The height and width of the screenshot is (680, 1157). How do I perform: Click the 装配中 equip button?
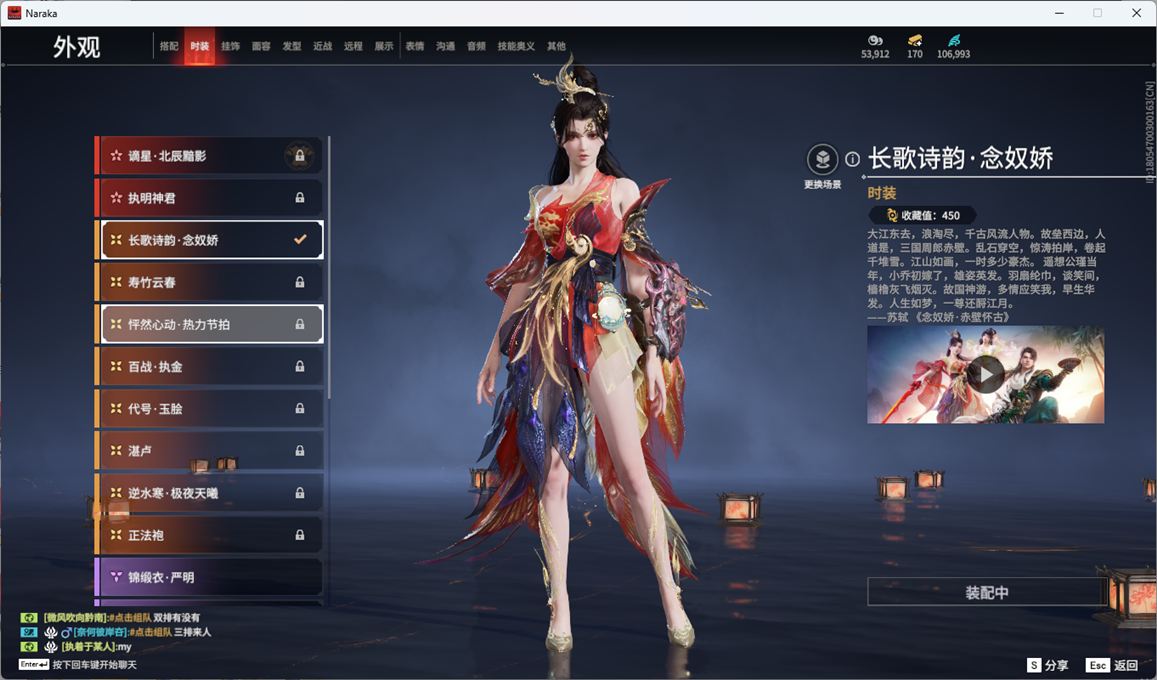point(986,592)
